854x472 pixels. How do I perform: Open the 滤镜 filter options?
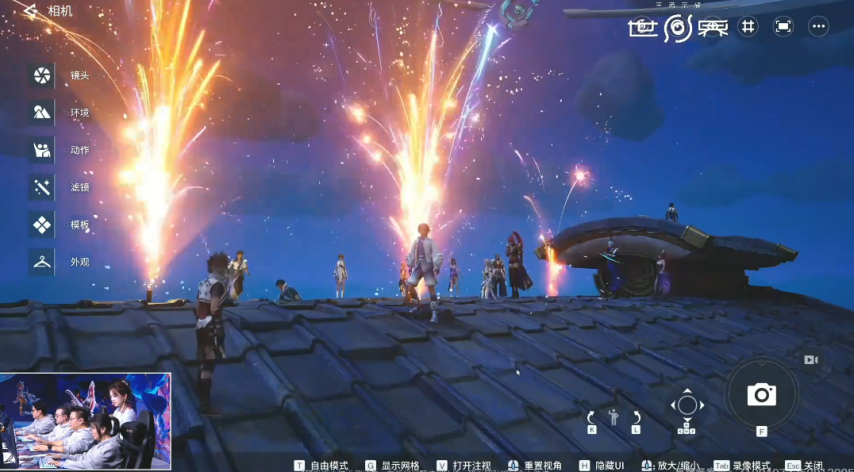tap(42, 187)
